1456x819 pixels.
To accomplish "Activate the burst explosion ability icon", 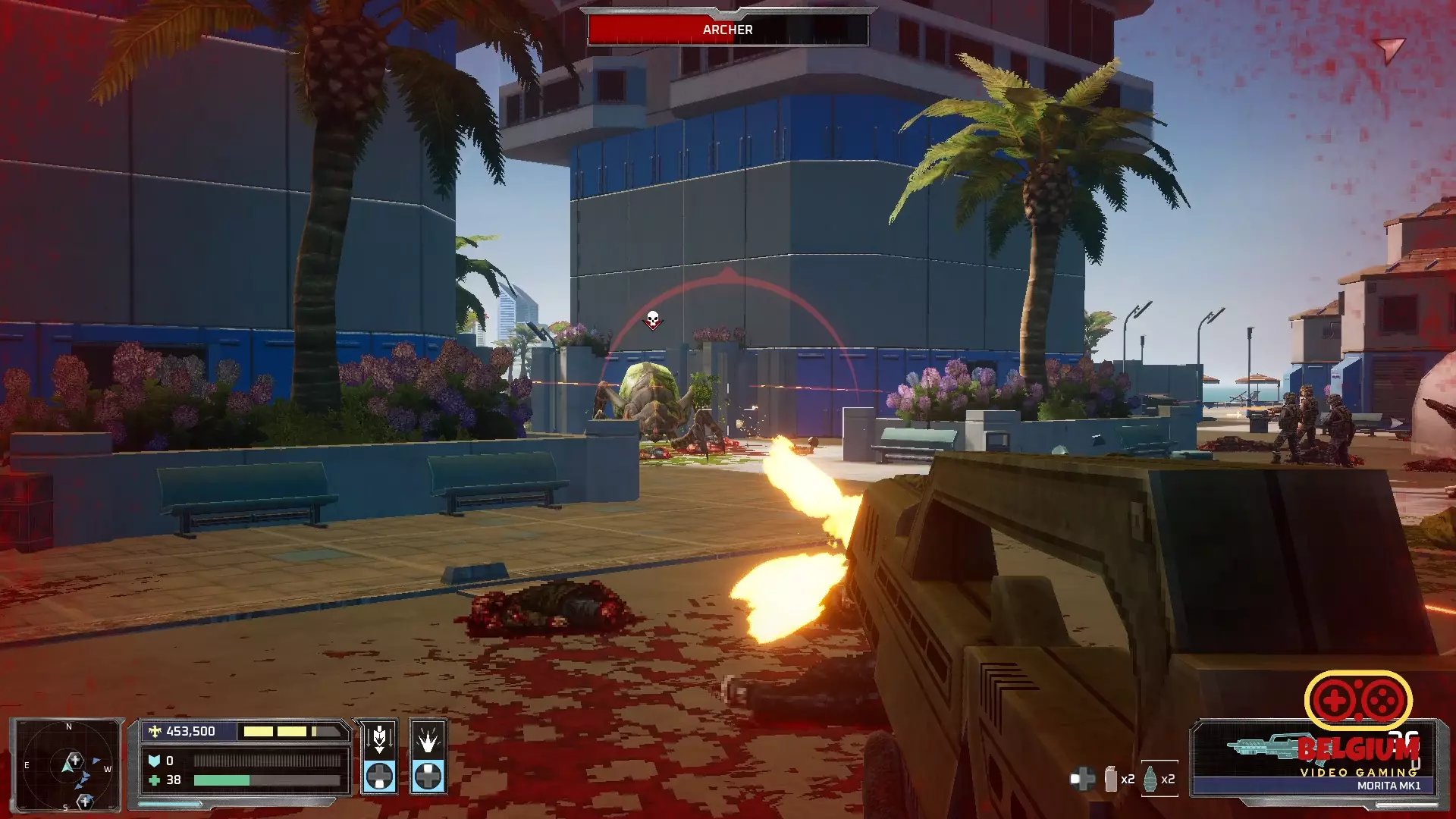I will [x=428, y=739].
